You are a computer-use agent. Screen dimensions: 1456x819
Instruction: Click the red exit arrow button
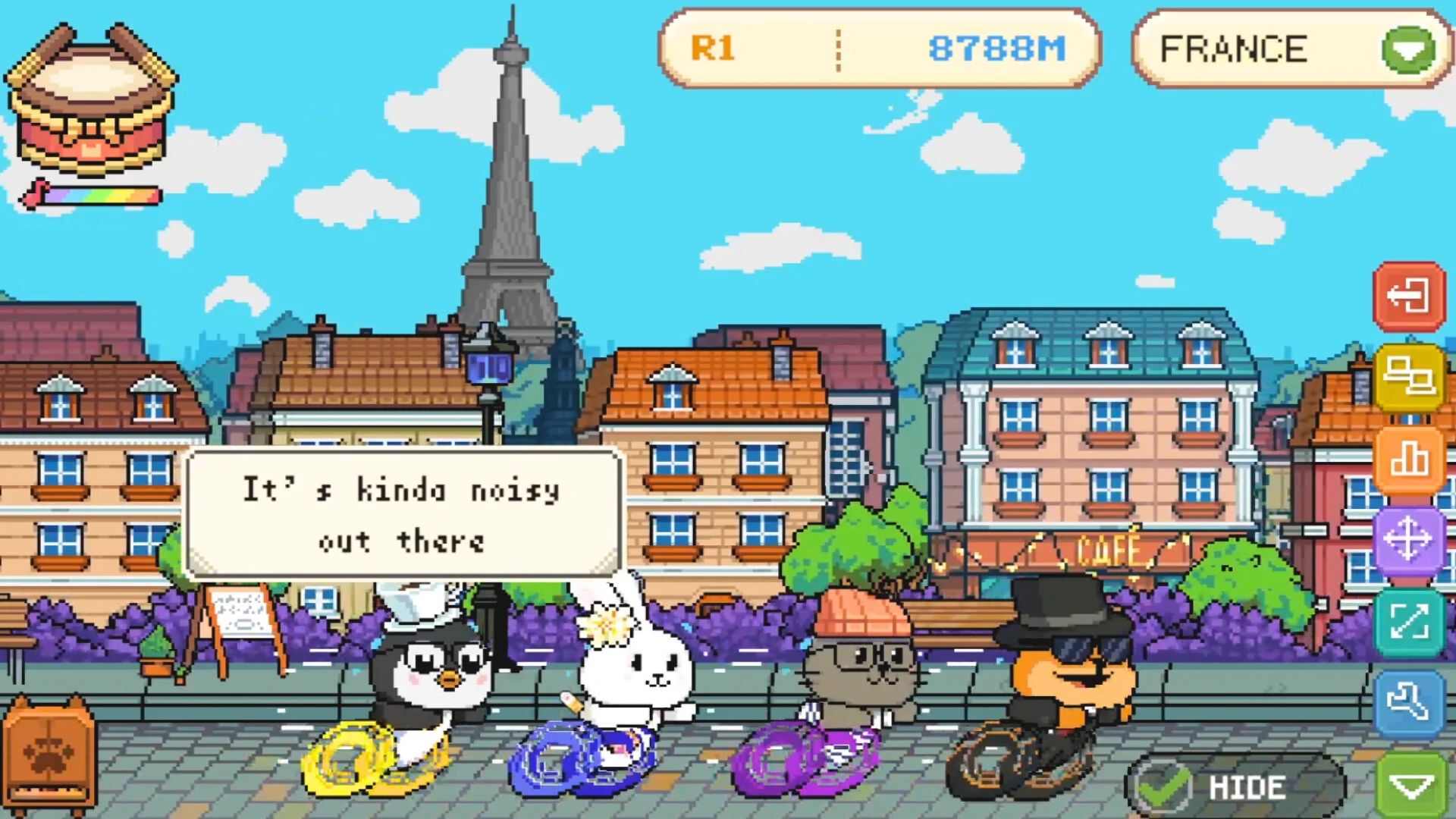click(x=1409, y=296)
